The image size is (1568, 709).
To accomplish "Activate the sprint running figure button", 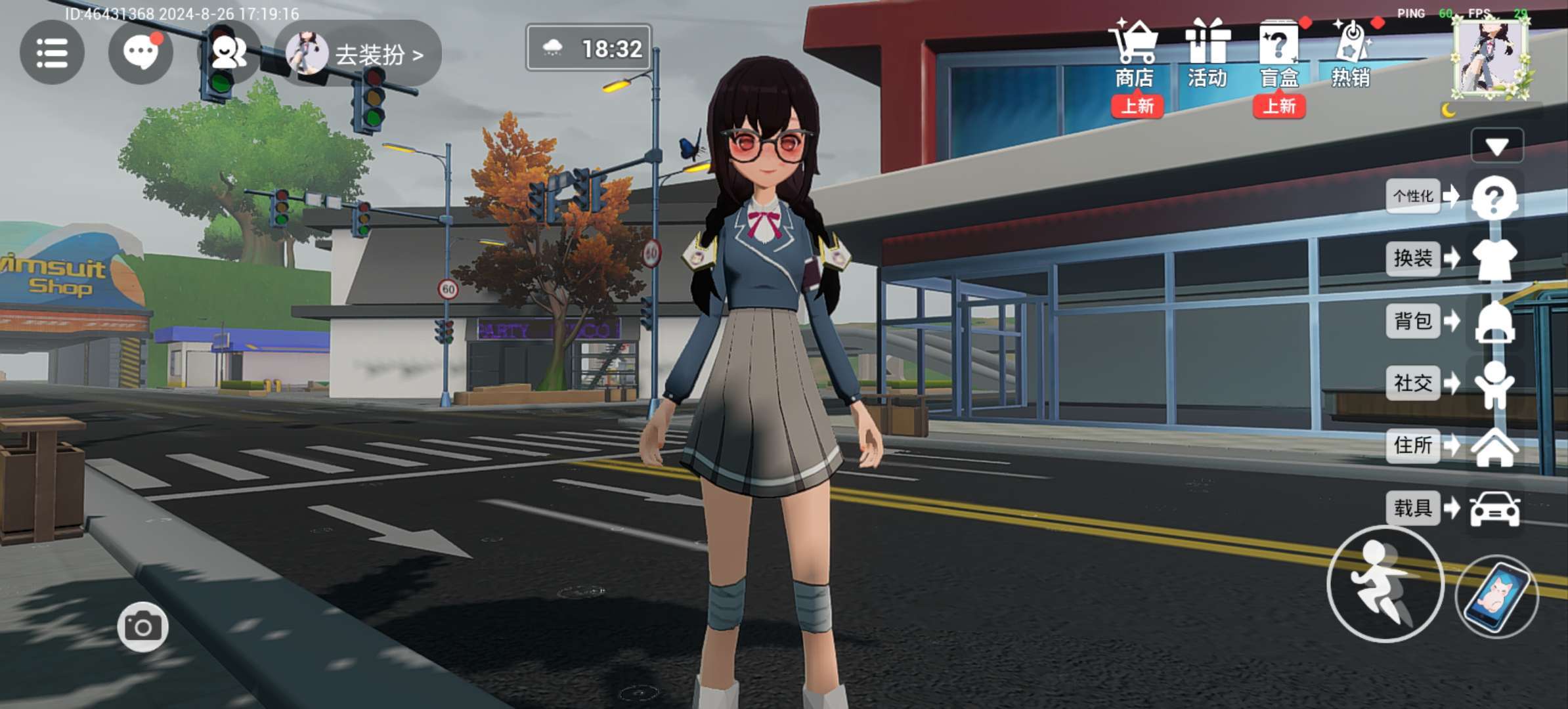I will click(x=1385, y=584).
